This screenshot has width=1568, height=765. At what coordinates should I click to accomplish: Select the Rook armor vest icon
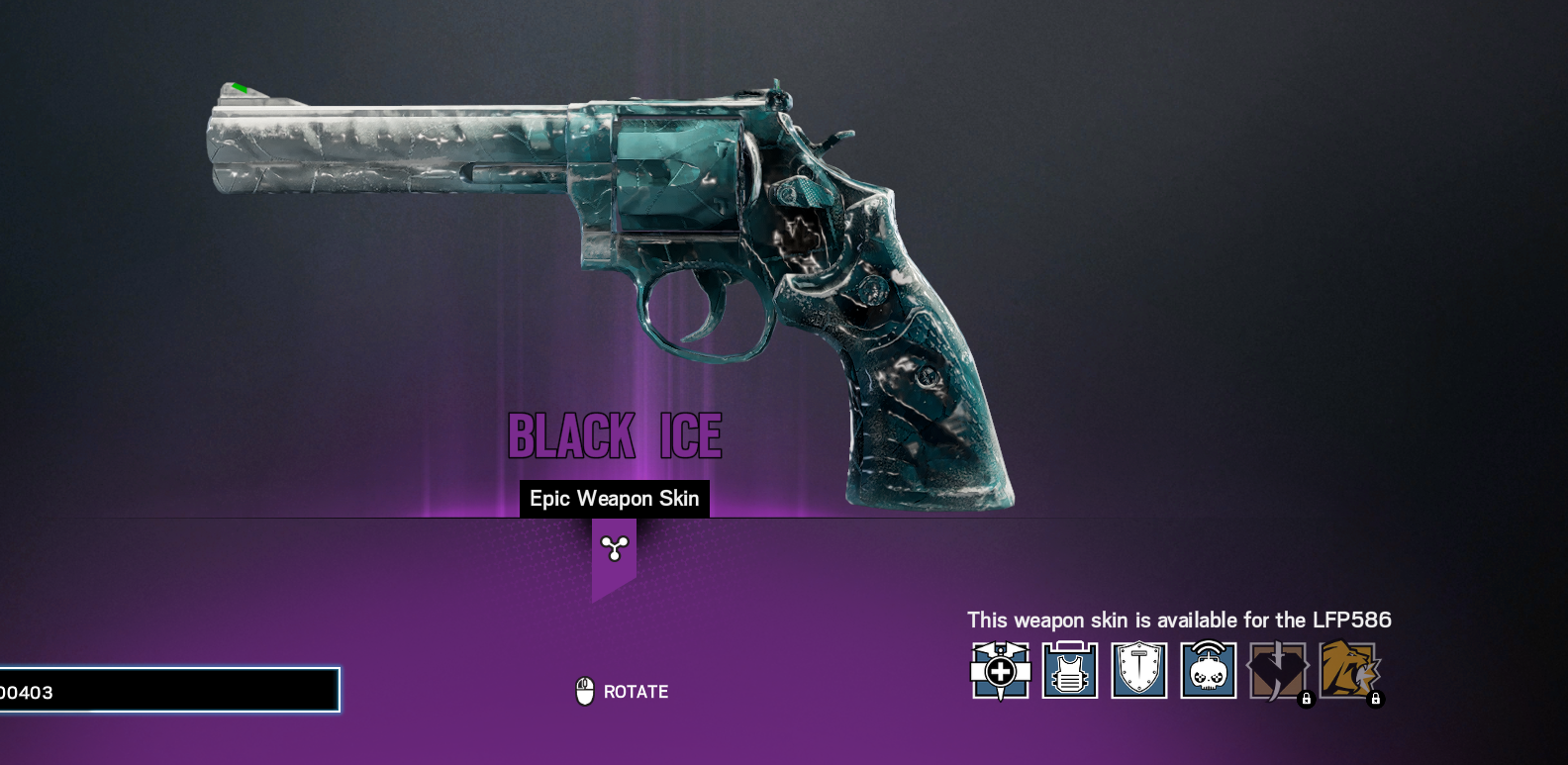[1069, 671]
